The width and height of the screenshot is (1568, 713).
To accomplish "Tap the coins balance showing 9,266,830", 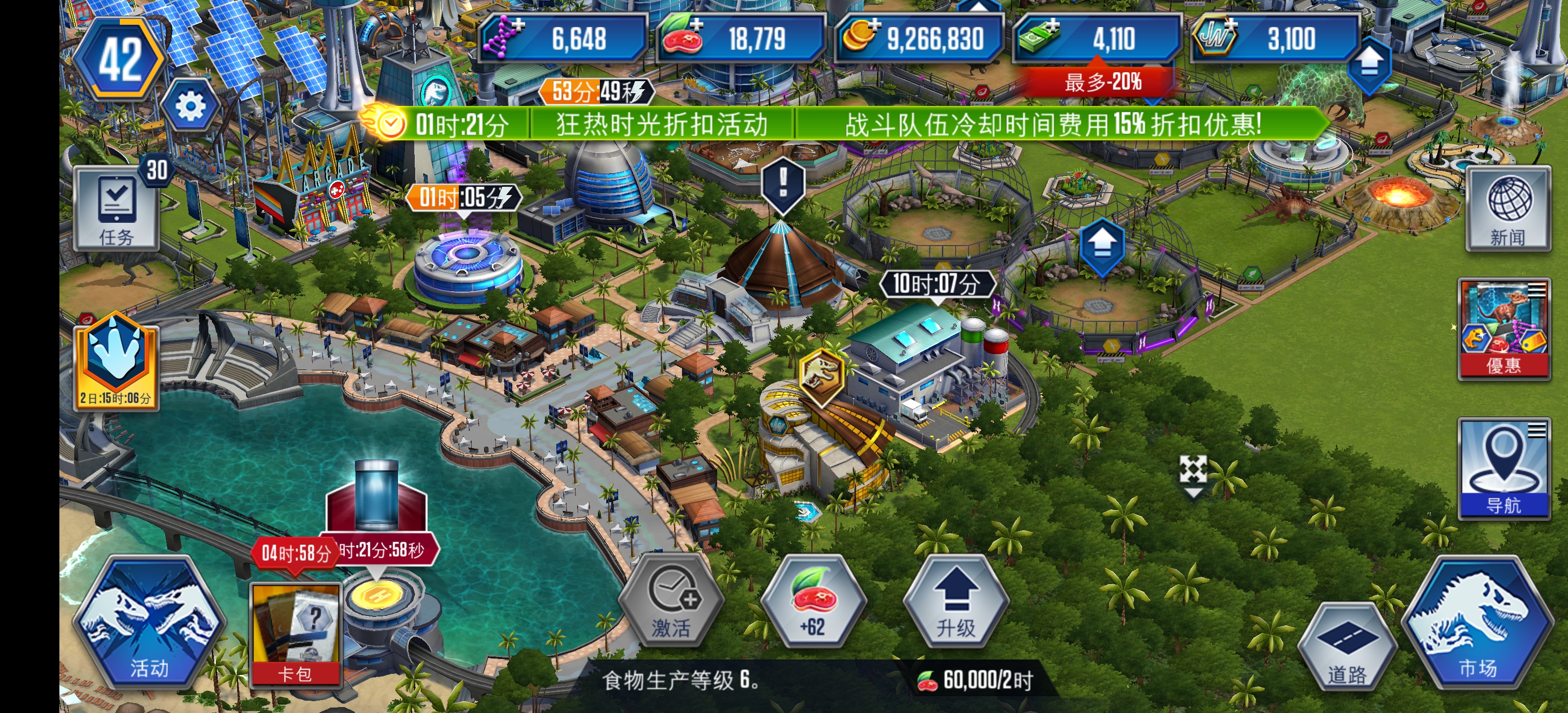I will pyautogui.click(x=925, y=38).
